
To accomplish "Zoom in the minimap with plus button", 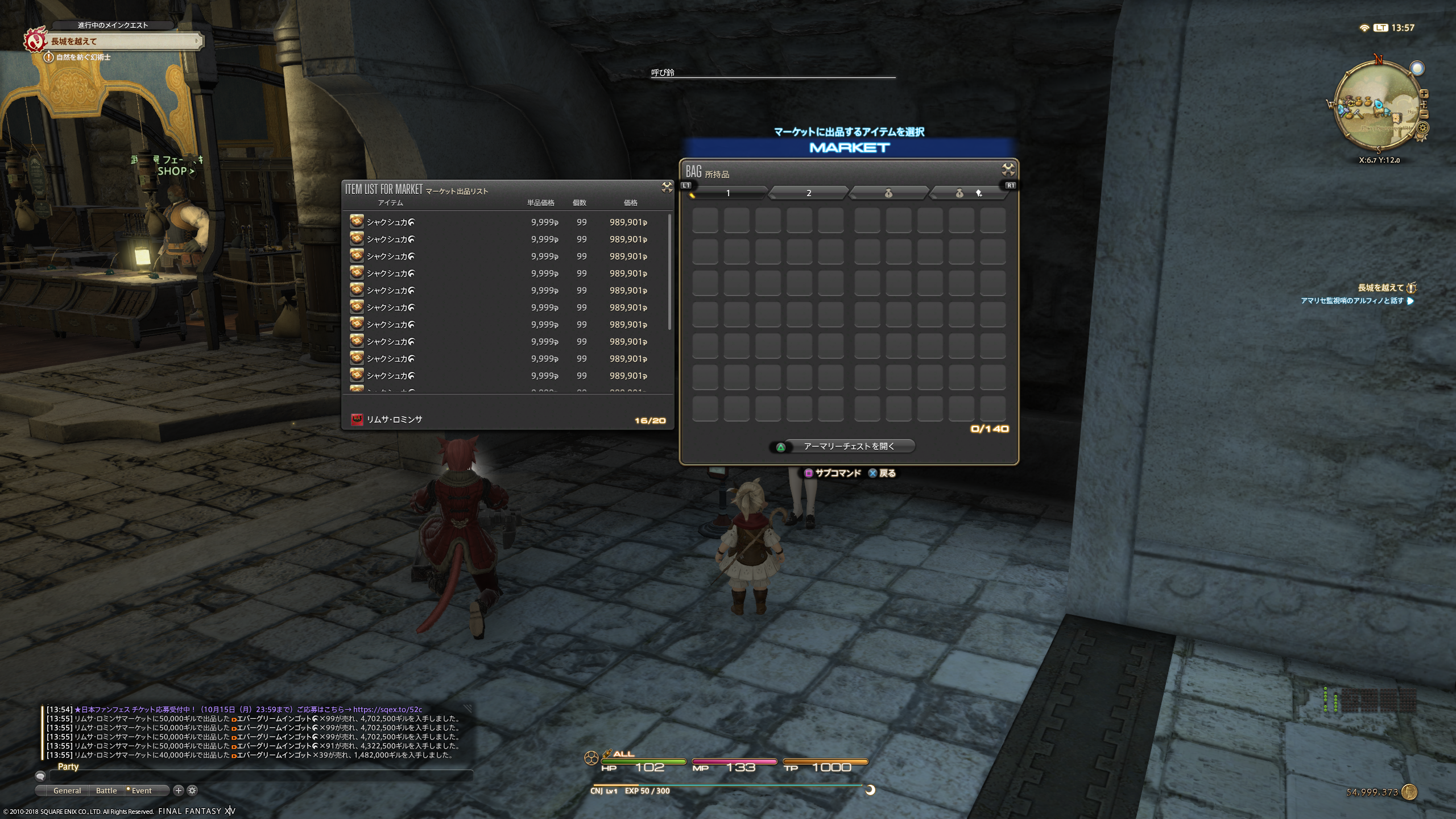I will tap(1424, 94).
